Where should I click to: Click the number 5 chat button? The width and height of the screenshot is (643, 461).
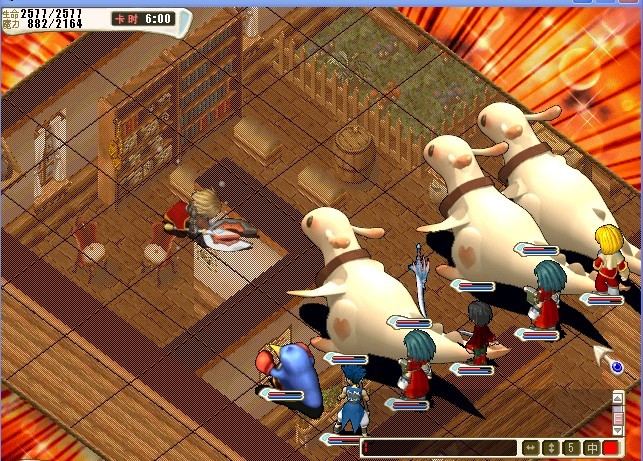tap(571, 448)
